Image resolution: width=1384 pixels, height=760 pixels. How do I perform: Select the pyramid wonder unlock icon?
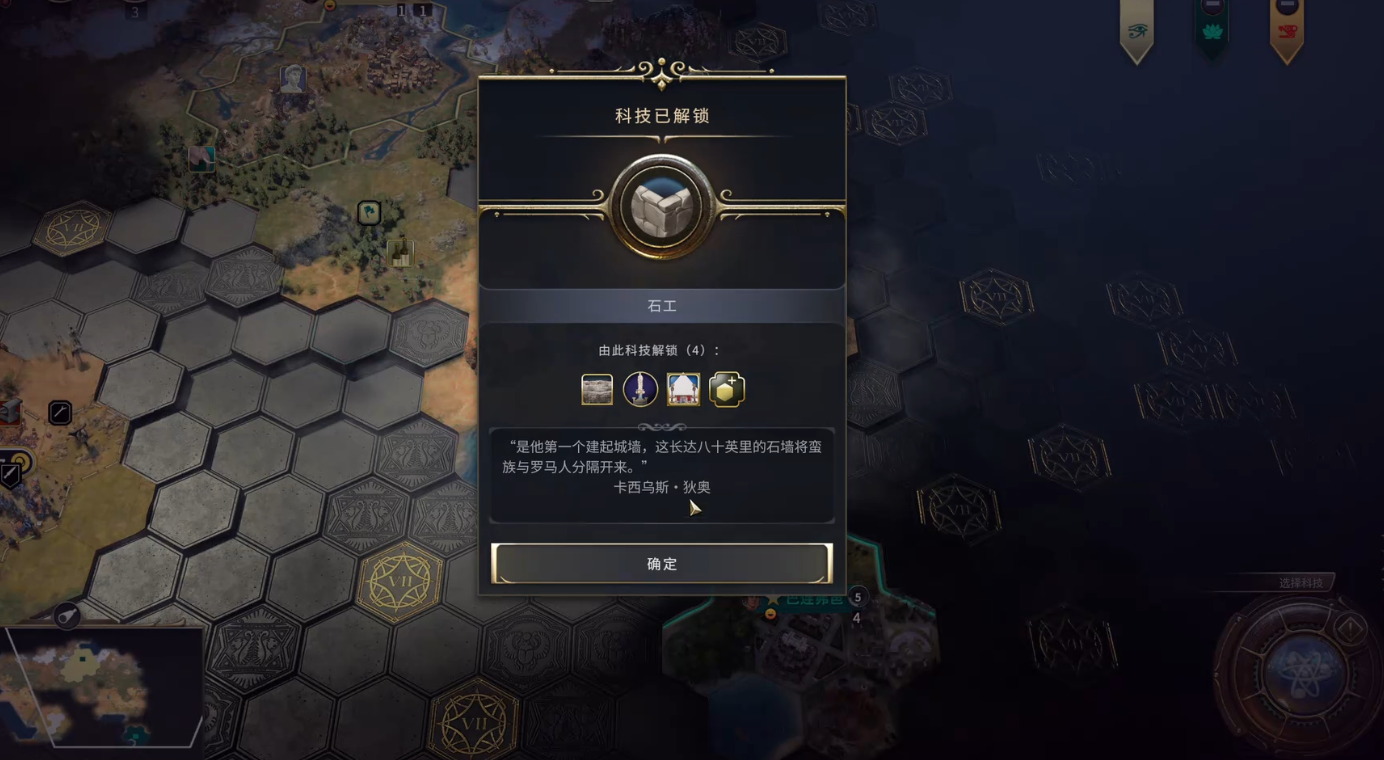(684, 389)
